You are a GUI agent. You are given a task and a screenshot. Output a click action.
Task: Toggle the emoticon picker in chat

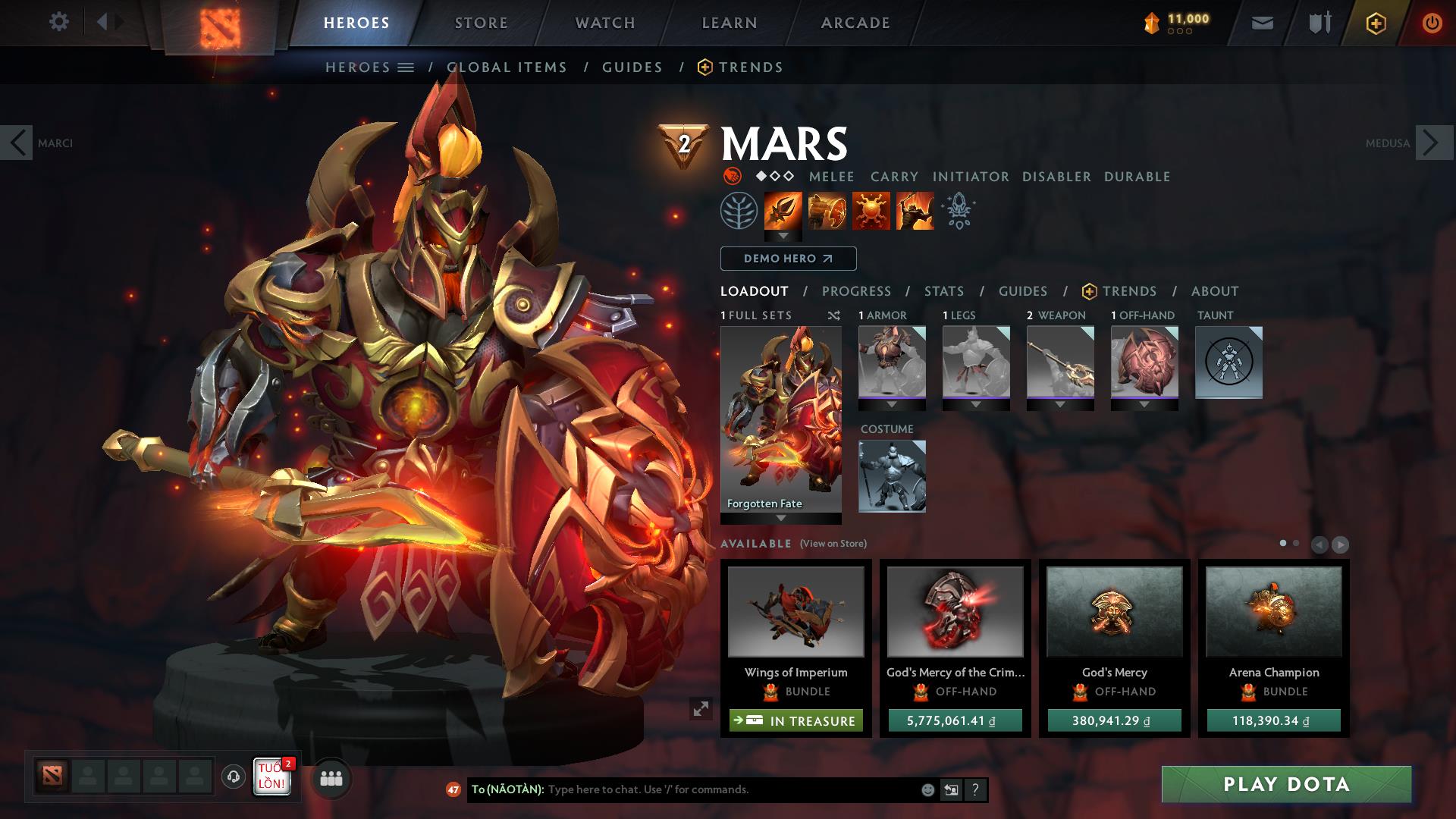(x=927, y=789)
